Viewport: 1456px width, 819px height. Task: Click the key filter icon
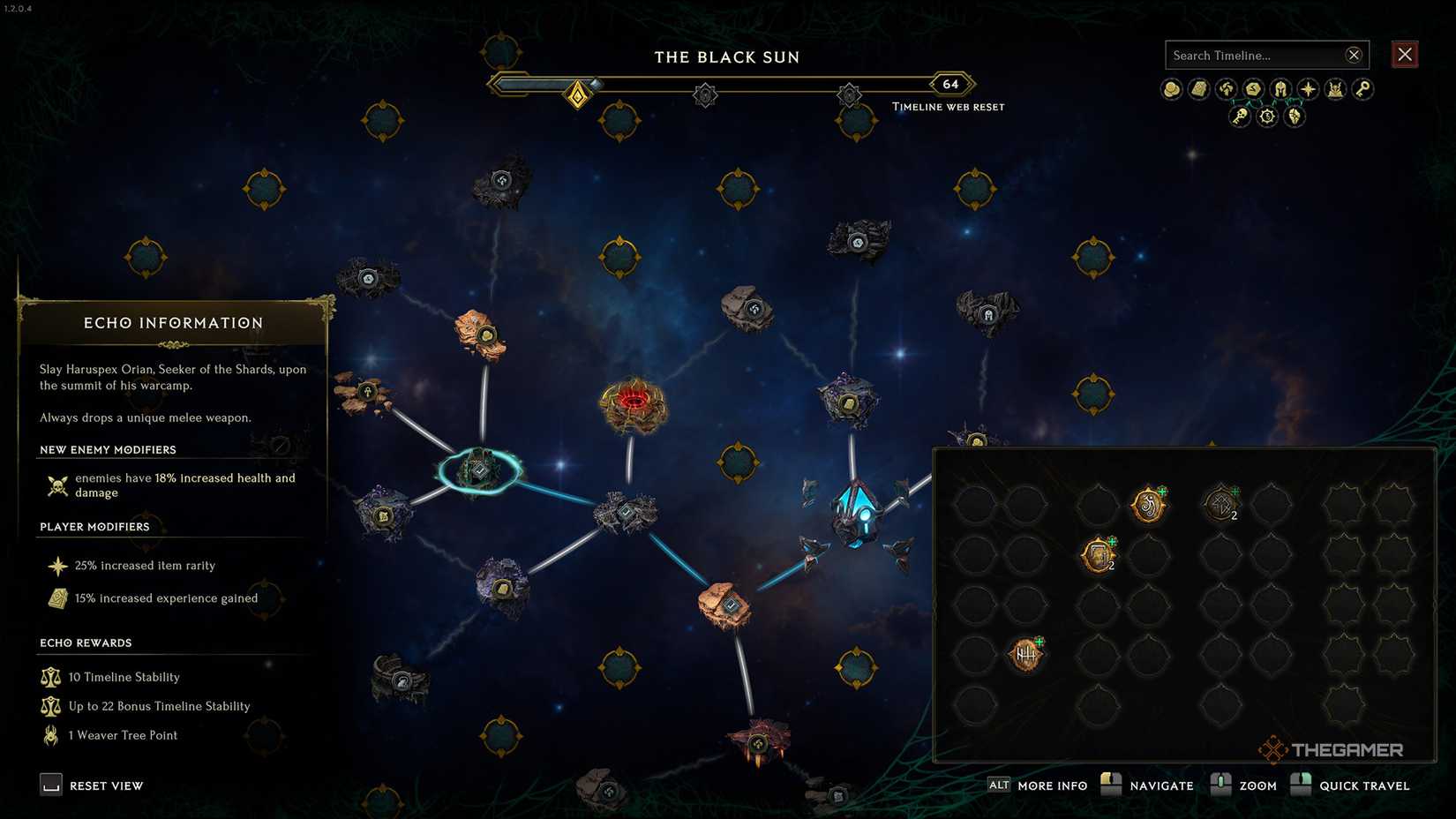pos(1362,89)
